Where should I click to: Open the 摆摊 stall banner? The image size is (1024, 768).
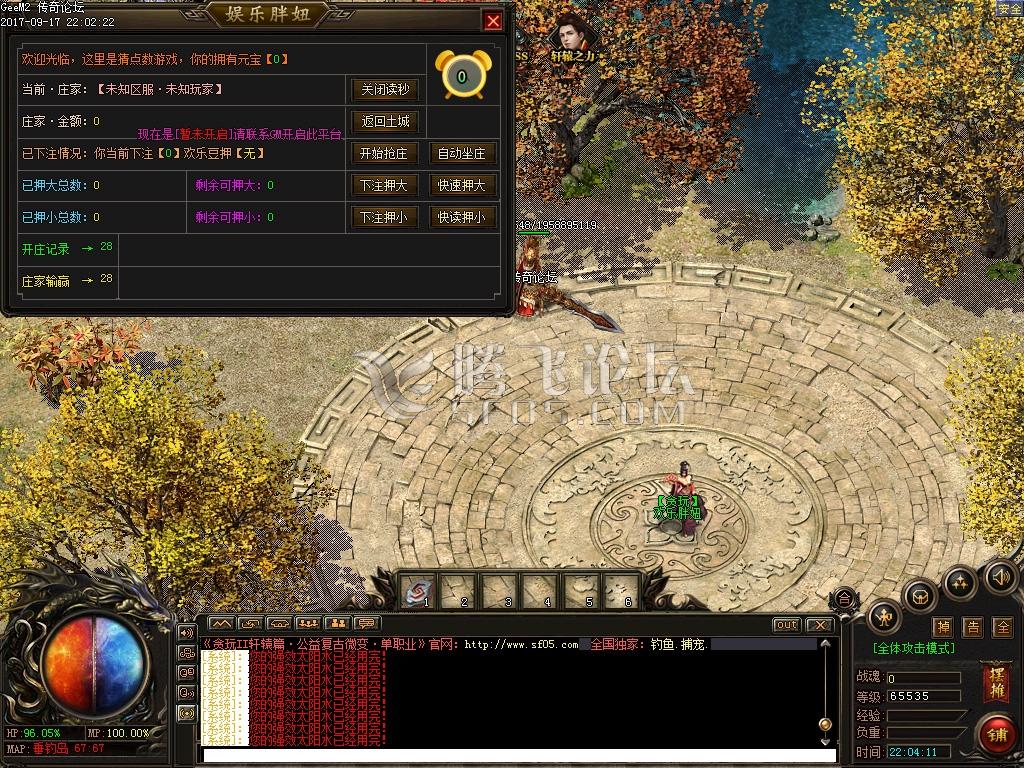(996, 681)
